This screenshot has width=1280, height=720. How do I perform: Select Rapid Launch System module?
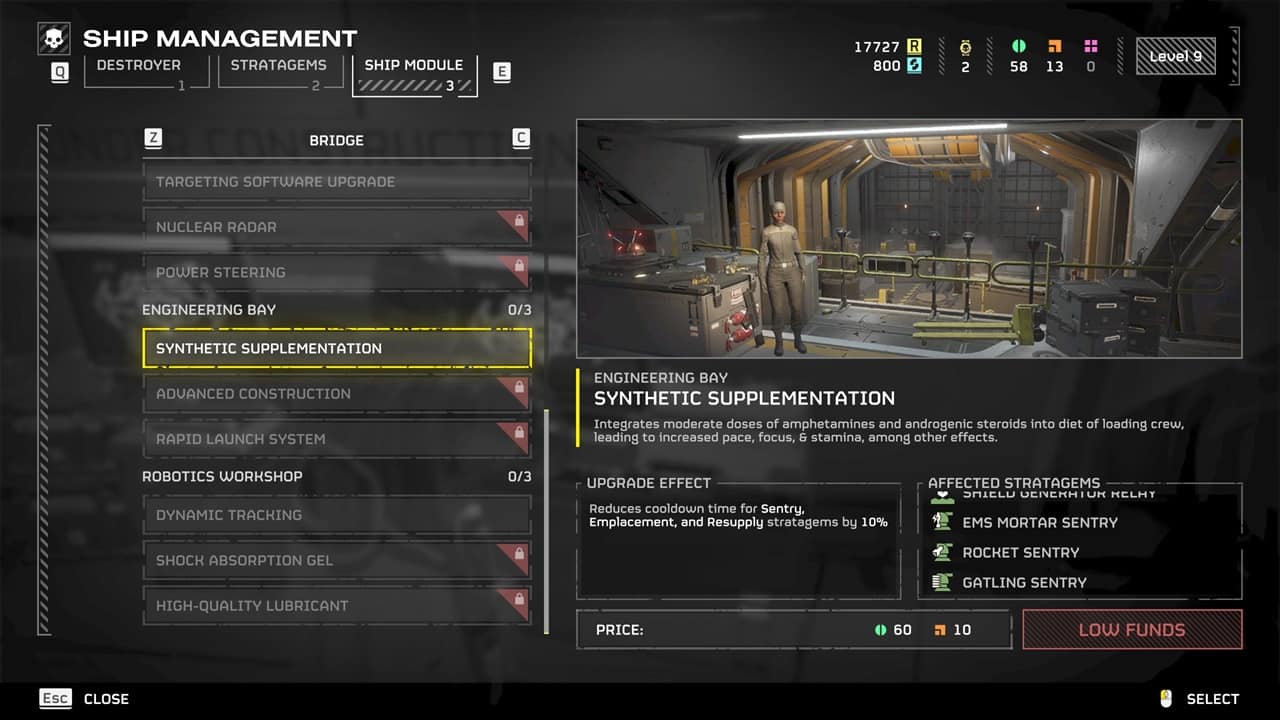click(336, 439)
